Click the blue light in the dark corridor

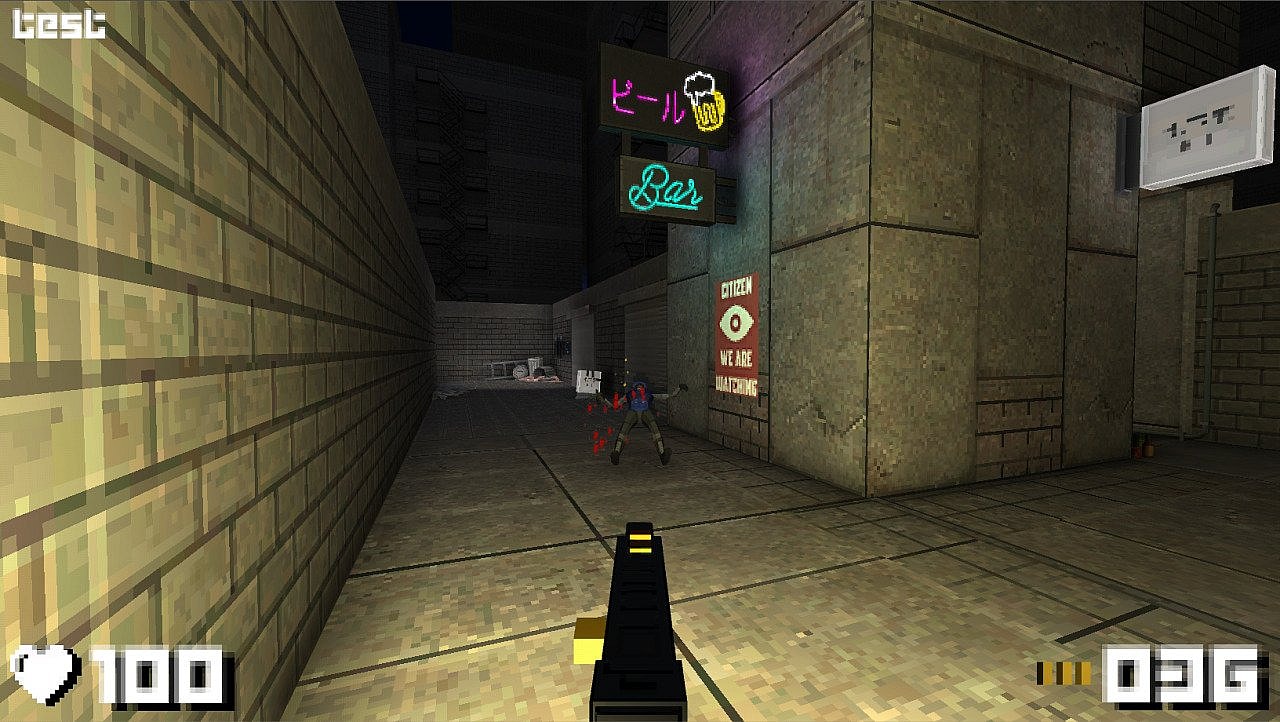587,278
